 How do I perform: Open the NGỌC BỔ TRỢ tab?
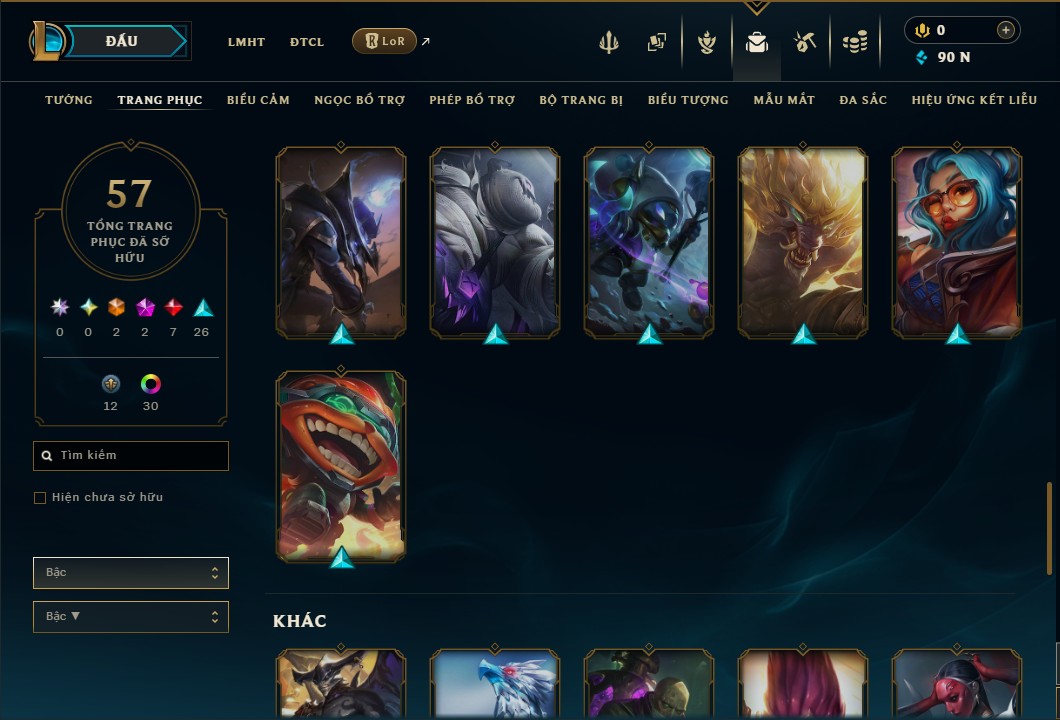359,100
